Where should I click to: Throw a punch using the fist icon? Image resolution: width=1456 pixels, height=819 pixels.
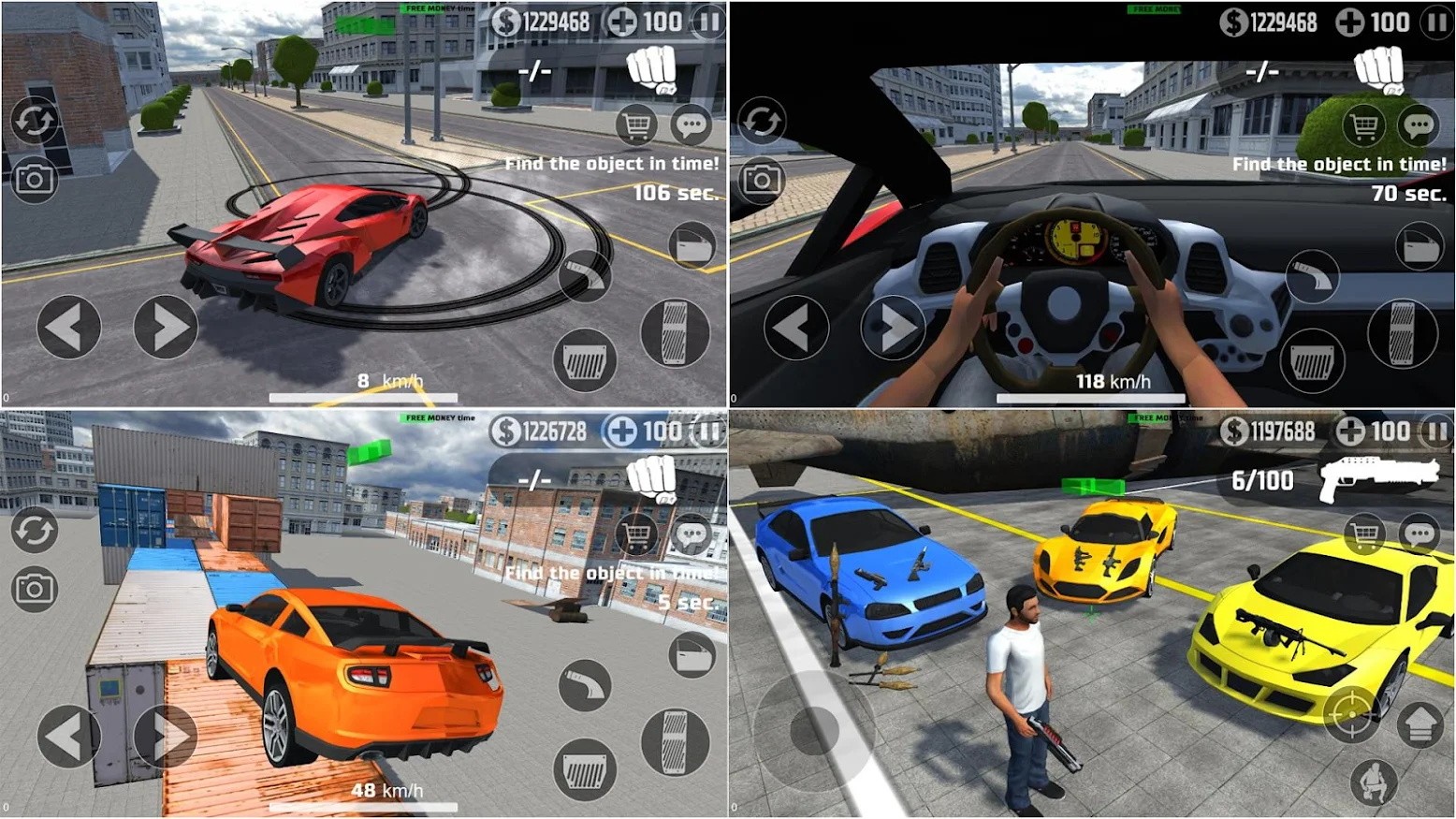click(x=651, y=68)
